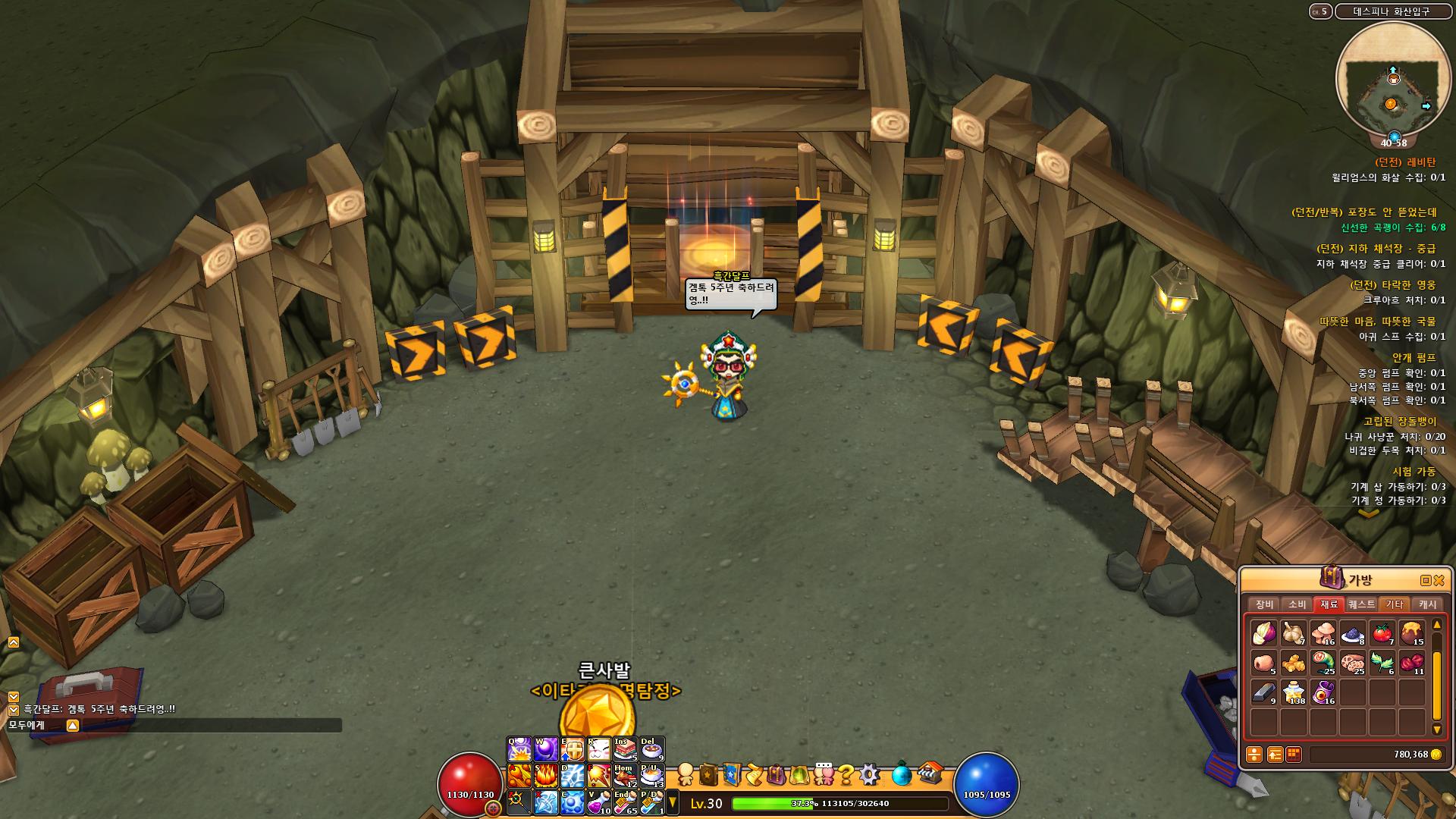Open the 소비 consumables tab

pyautogui.click(x=1297, y=604)
